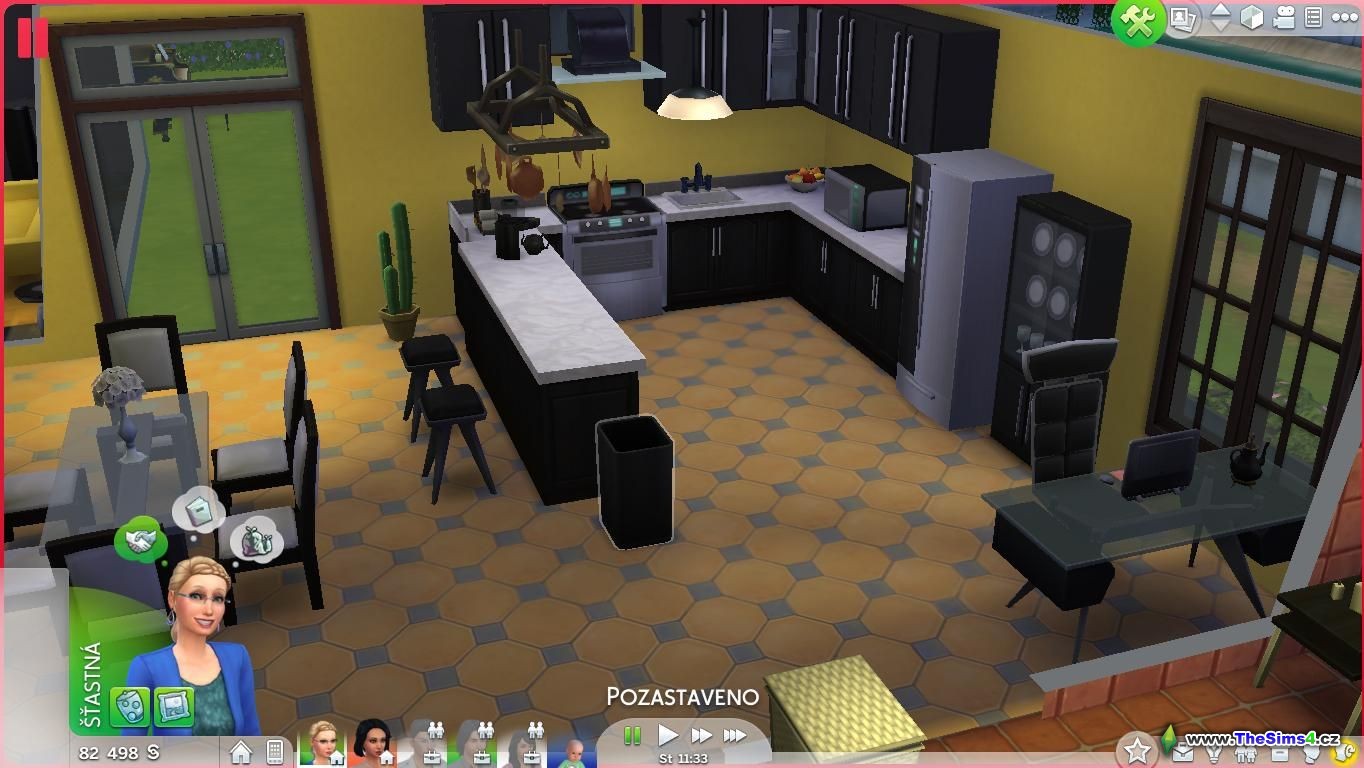This screenshot has width=1364, height=768.
Task: Click the green pause button
Action: (x=632, y=736)
